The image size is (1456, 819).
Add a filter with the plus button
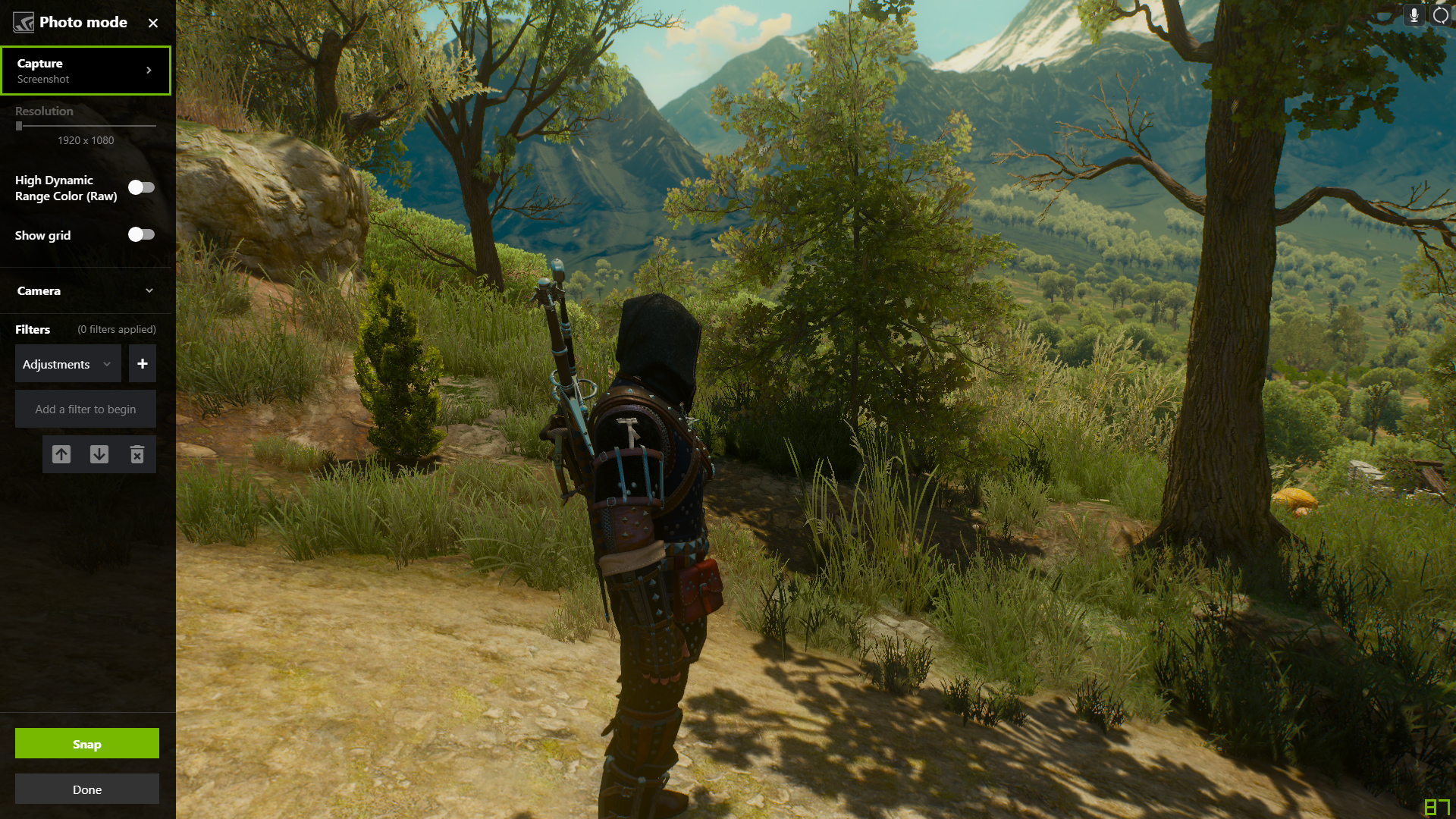pos(143,364)
